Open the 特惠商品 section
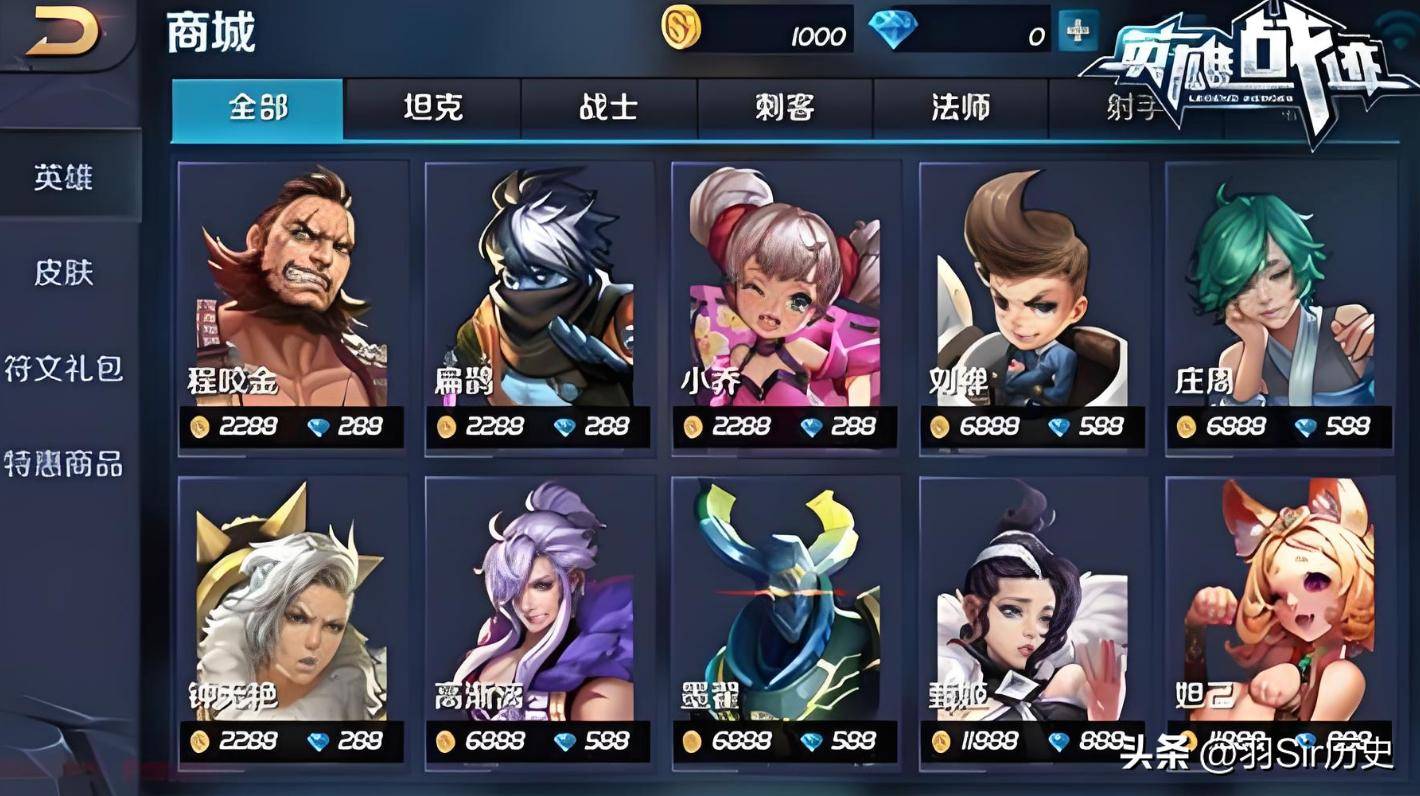This screenshot has width=1420, height=796. pos(64,463)
